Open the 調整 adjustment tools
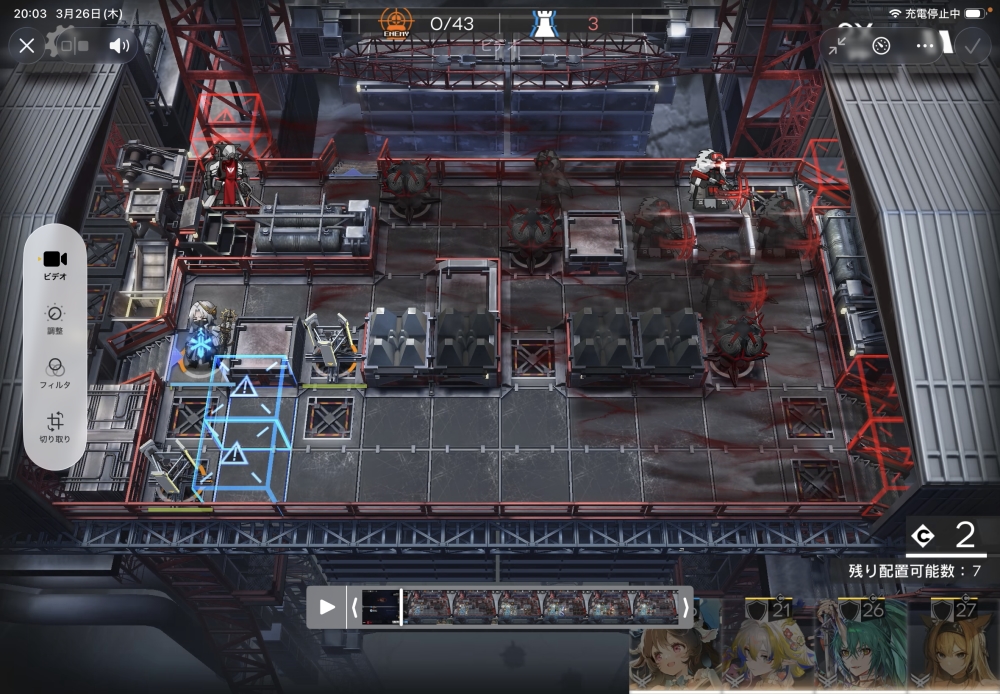1000x694 pixels. (x=56, y=319)
